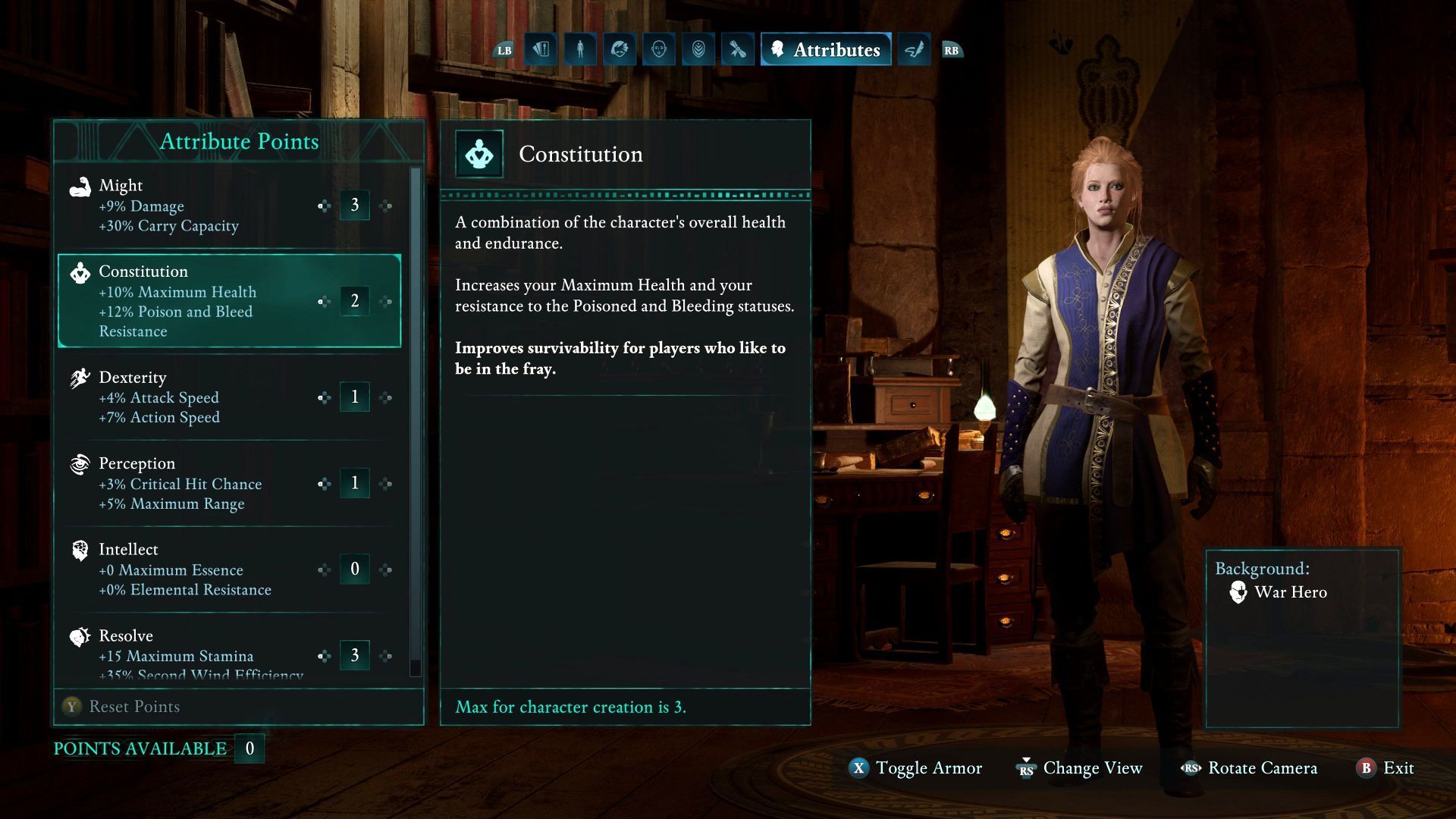
Task: Open the body figure tab
Action: click(x=580, y=50)
